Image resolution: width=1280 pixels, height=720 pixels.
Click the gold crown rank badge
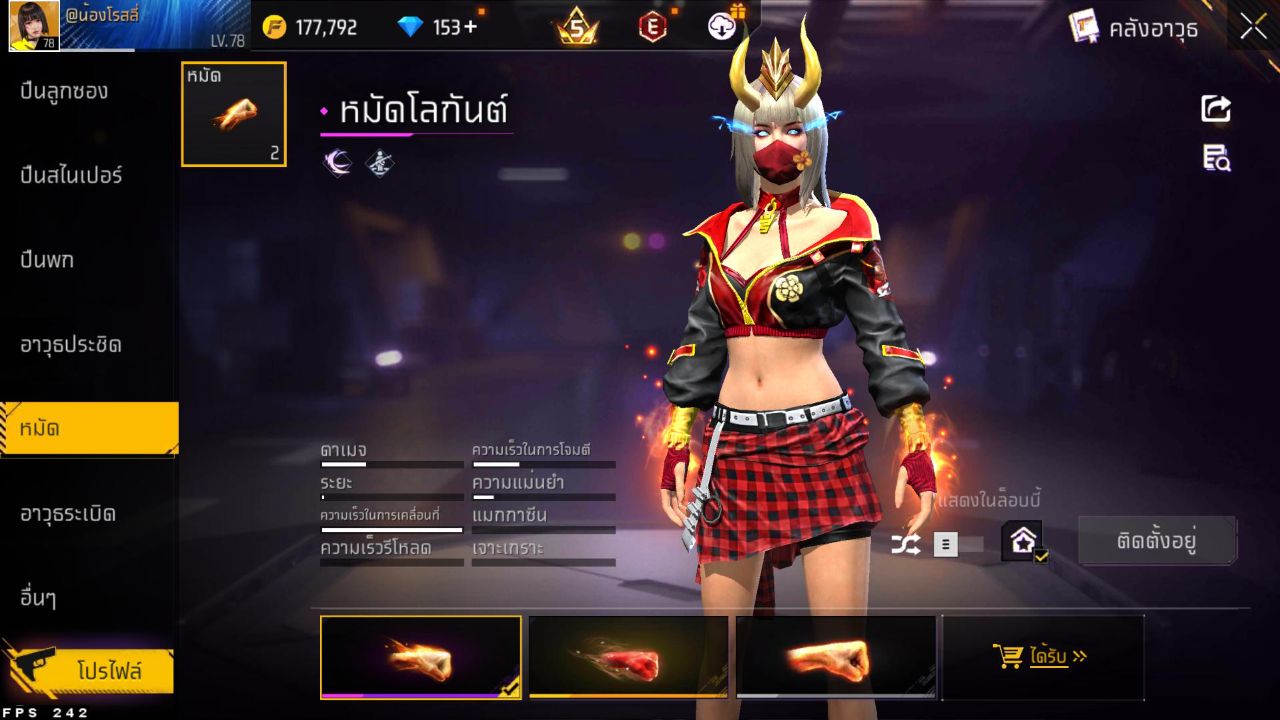tap(575, 27)
